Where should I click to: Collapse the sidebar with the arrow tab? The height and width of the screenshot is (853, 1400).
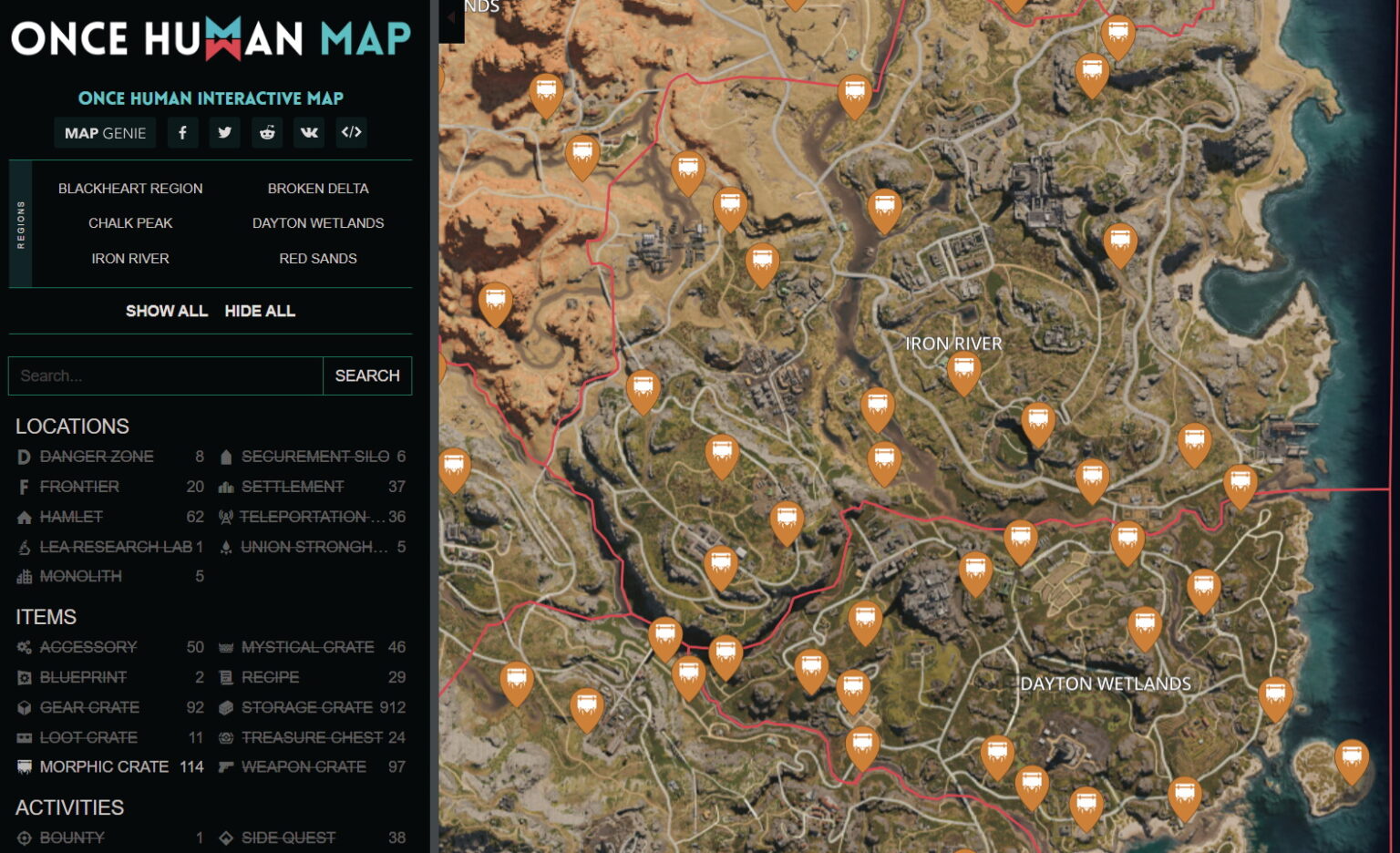tap(451, 18)
